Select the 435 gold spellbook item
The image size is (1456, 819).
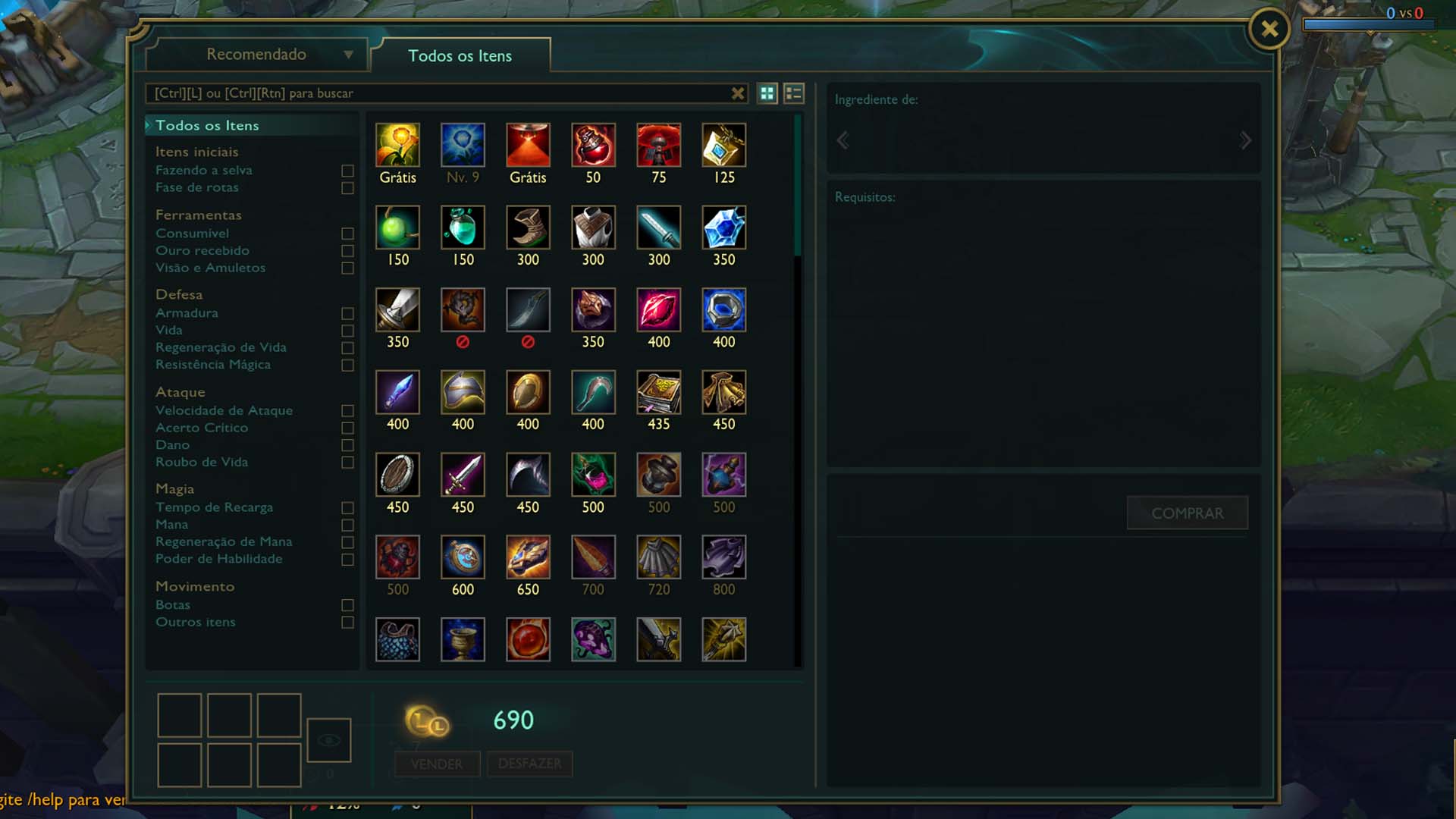[658, 392]
